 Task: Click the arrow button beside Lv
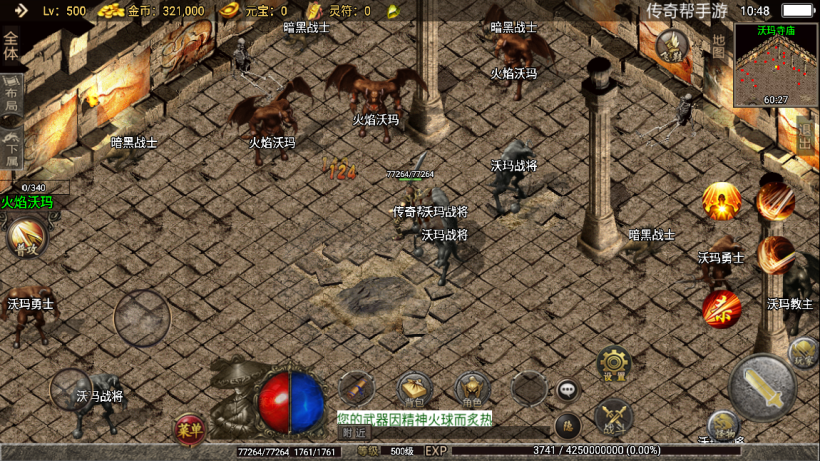tap(20, 11)
